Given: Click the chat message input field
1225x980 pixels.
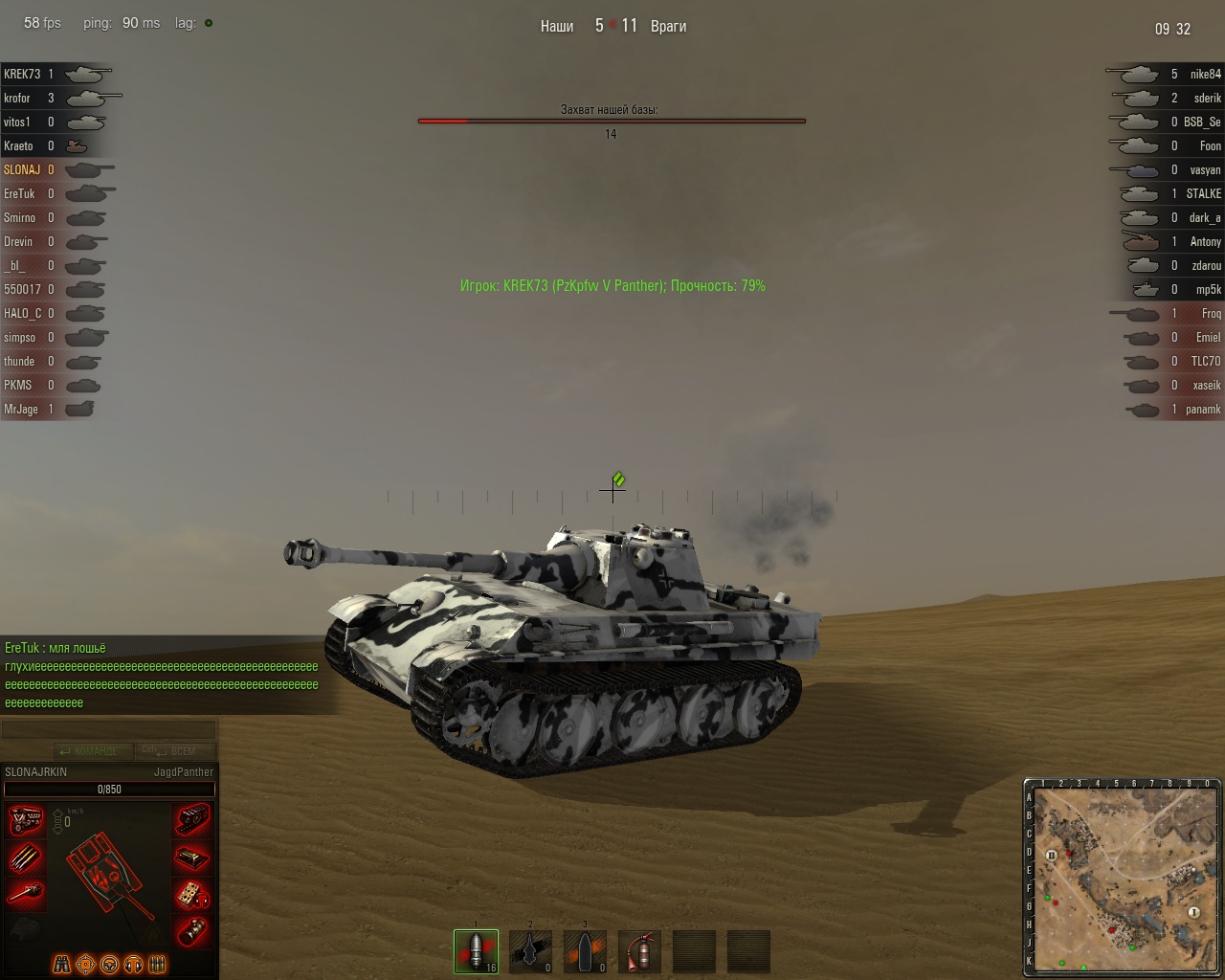Looking at the screenshot, I should pyautogui.click(x=108, y=730).
